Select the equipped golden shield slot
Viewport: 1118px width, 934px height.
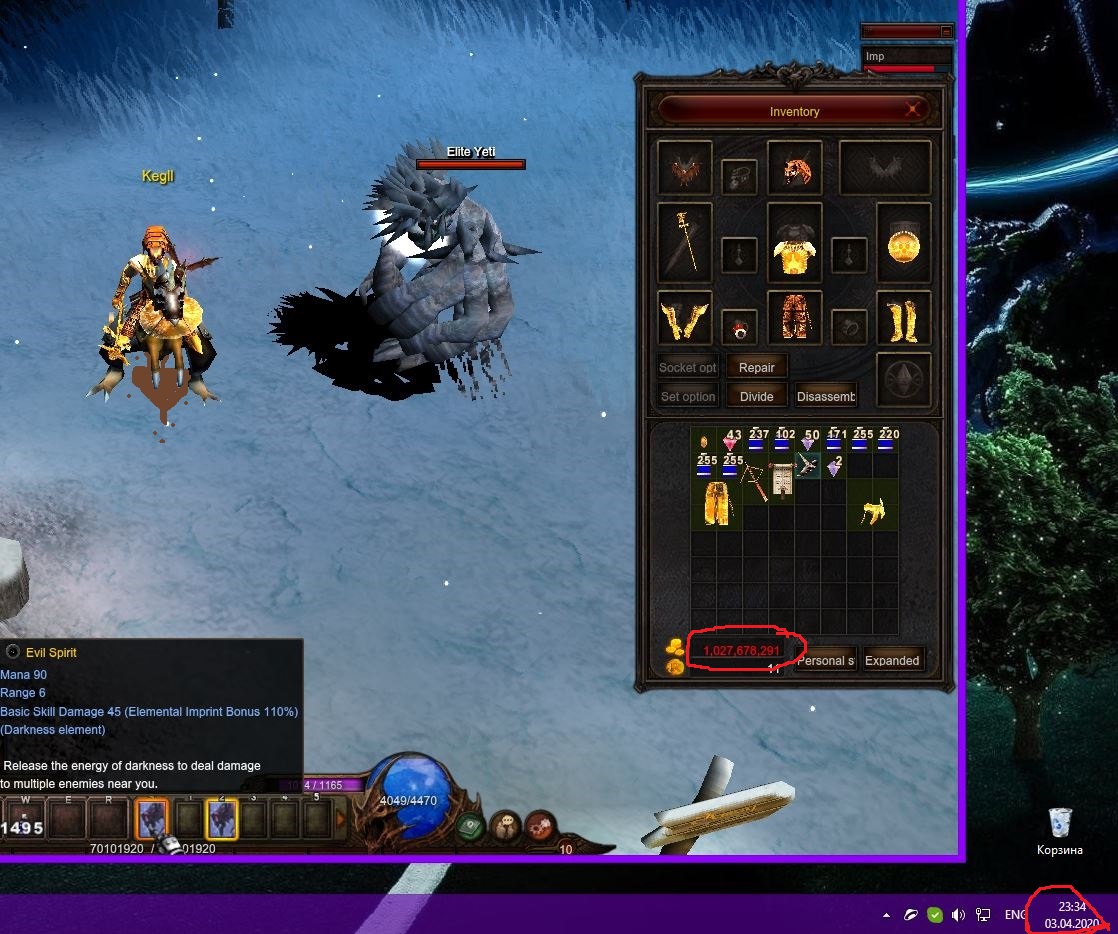pyautogui.click(x=904, y=245)
